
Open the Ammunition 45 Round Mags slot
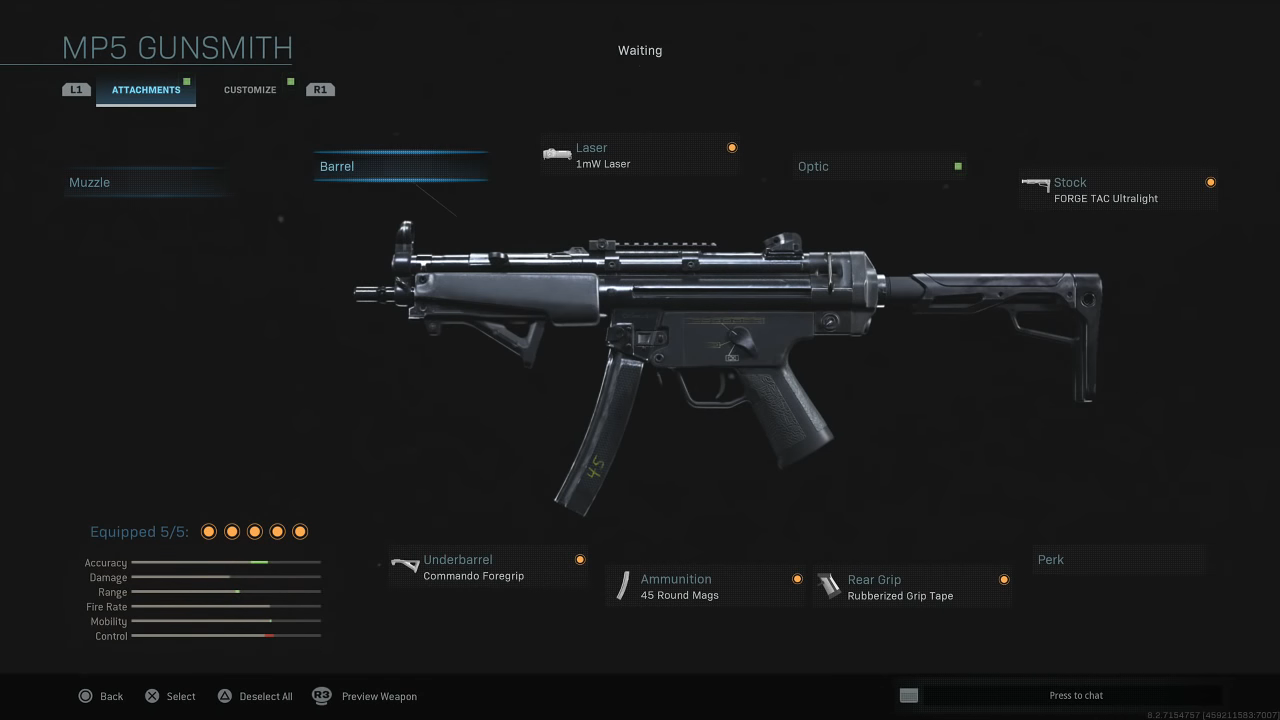coord(706,587)
